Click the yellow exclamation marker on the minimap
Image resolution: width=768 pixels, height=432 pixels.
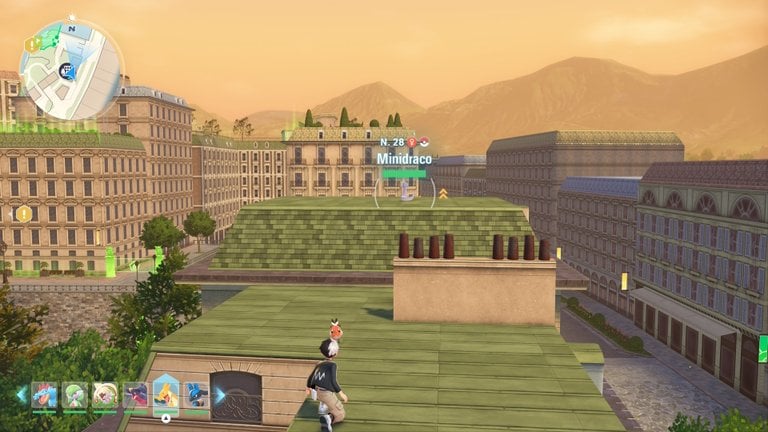coord(32,44)
